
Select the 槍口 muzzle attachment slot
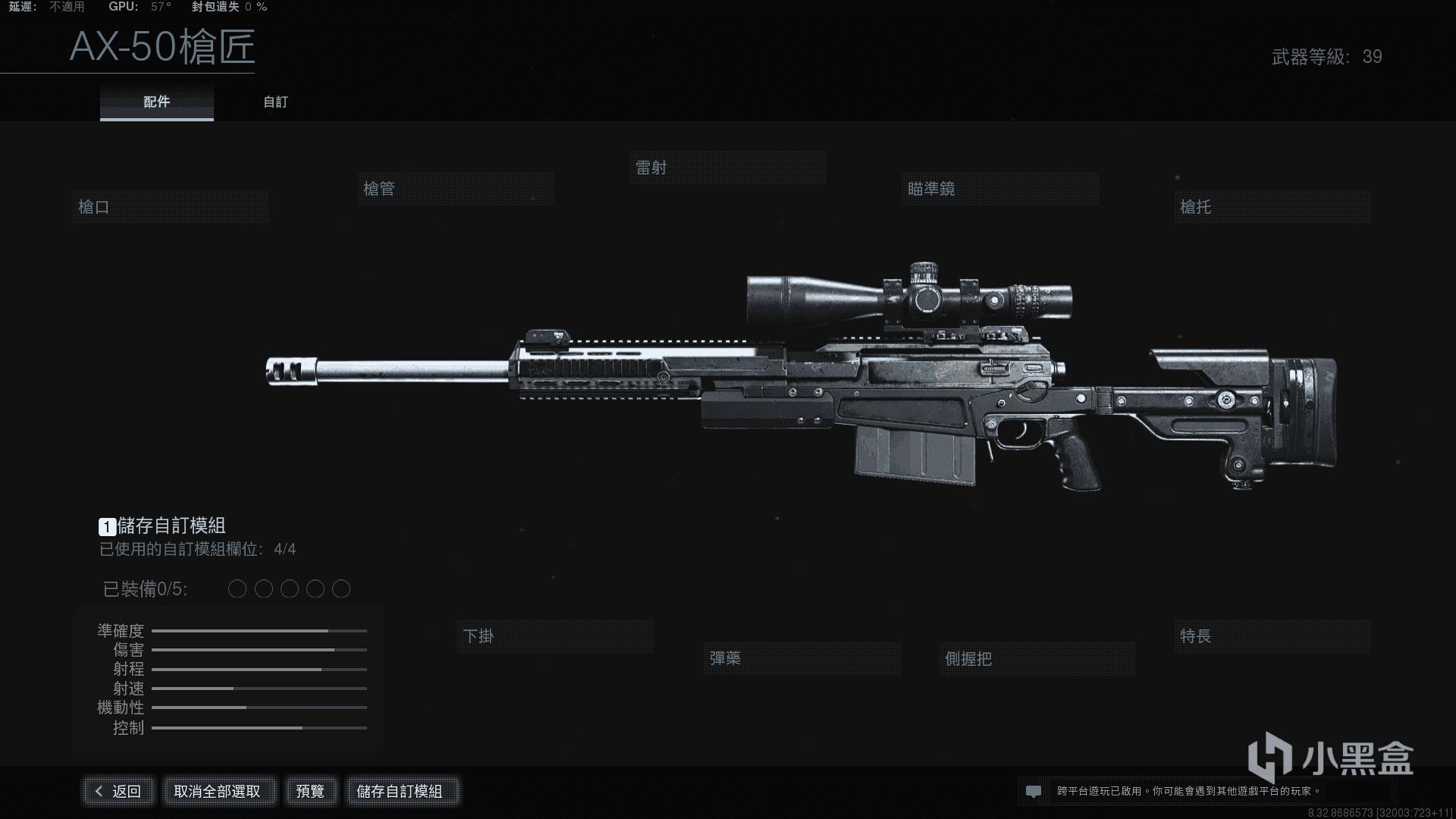point(170,207)
